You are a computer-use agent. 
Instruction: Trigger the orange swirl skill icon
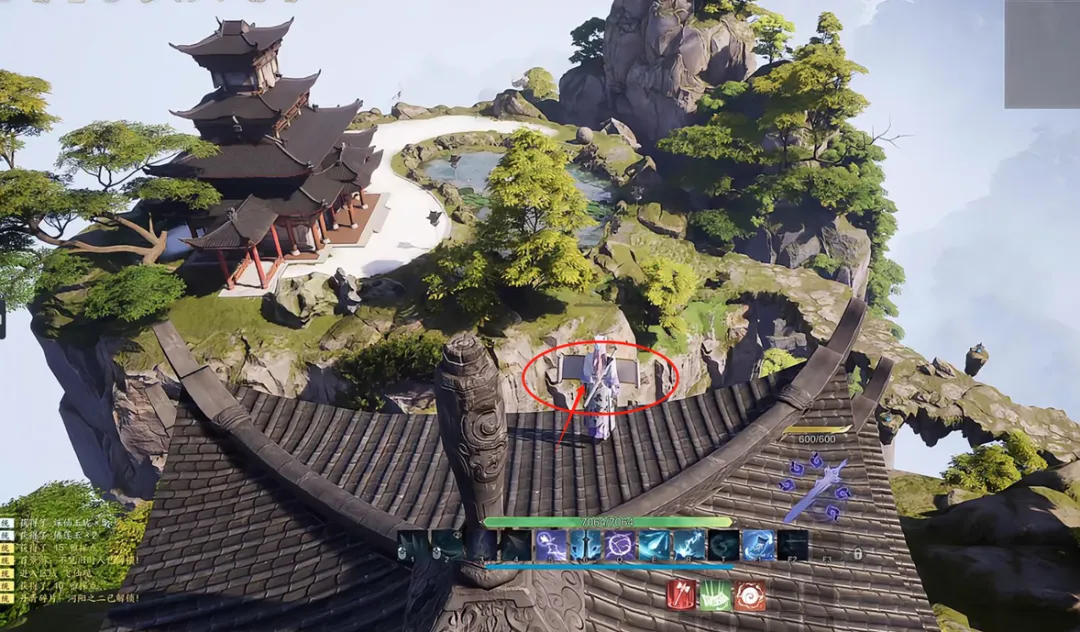point(749,595)
